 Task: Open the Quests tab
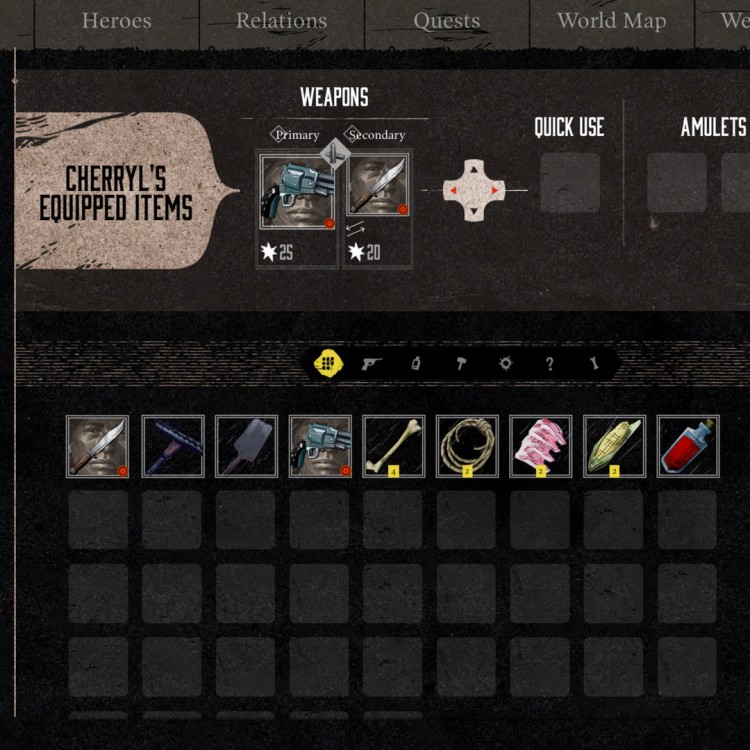[446, 21]
